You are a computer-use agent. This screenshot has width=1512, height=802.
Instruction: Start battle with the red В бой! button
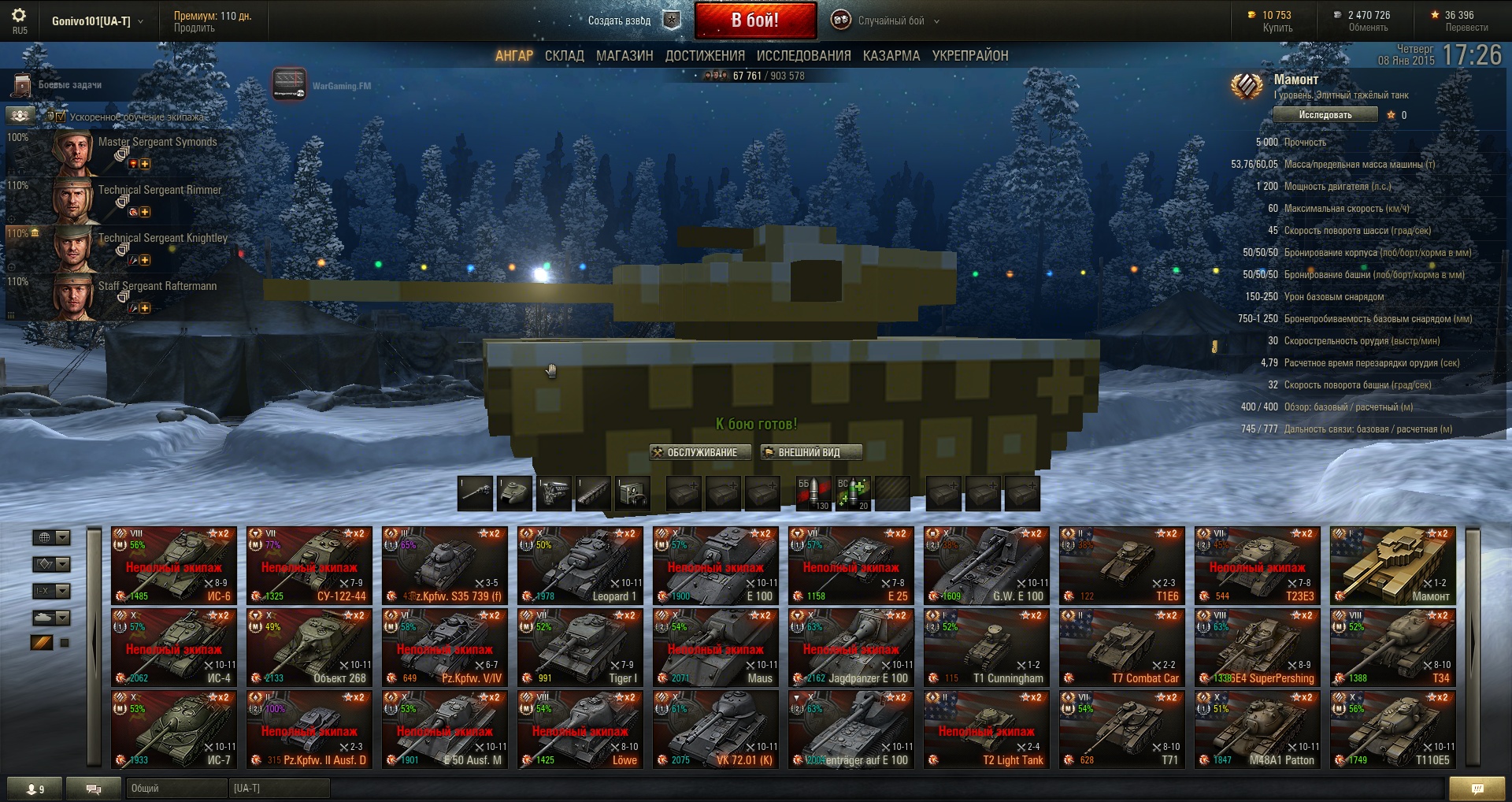(x=754, y=20)
